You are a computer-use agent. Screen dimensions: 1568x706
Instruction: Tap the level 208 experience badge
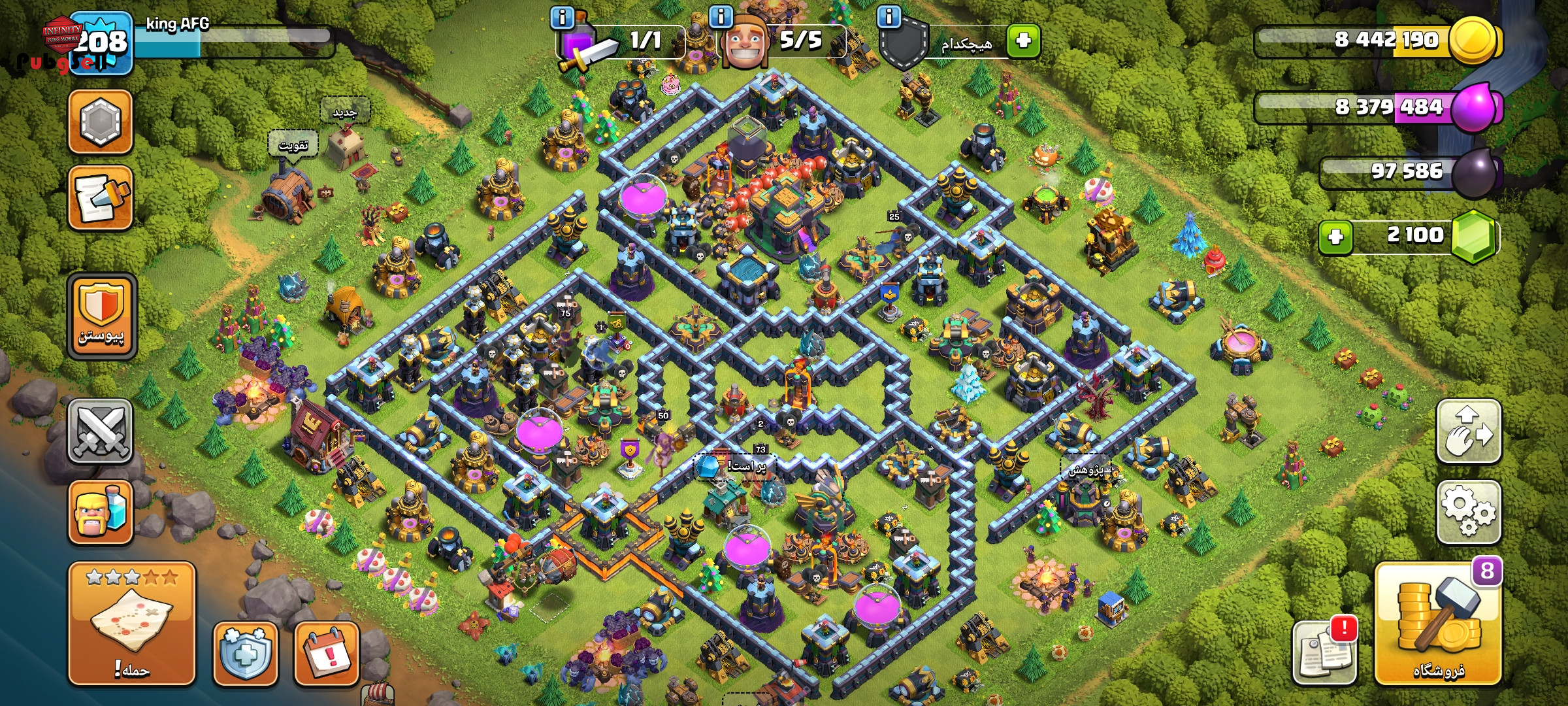pyautogui.click(x=101, y=43)
